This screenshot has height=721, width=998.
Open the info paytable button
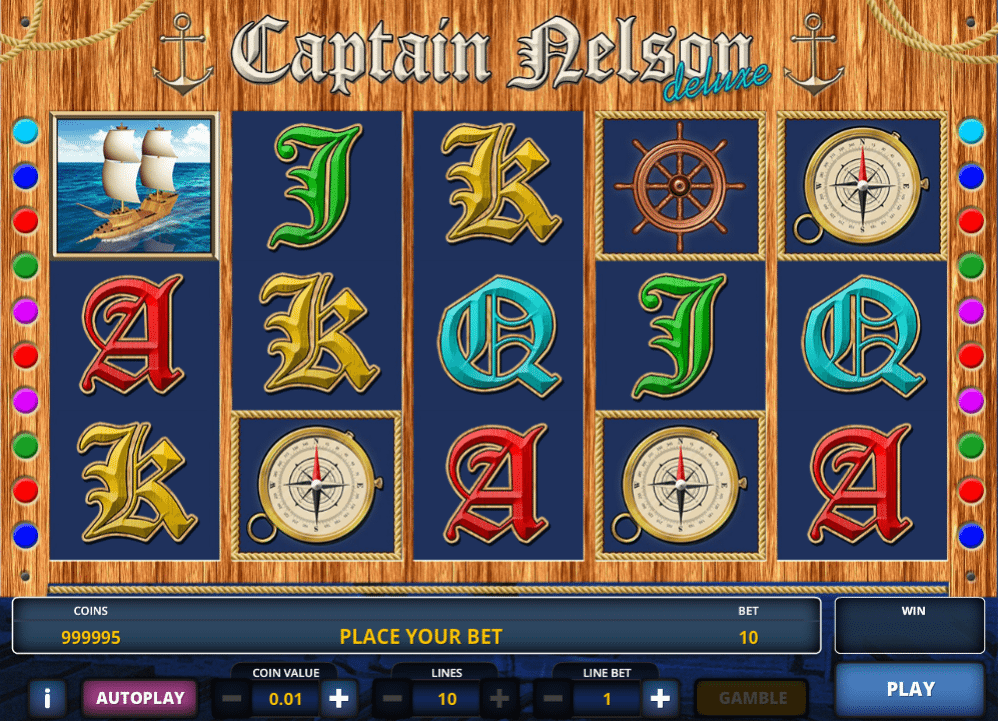click(48, 698)
